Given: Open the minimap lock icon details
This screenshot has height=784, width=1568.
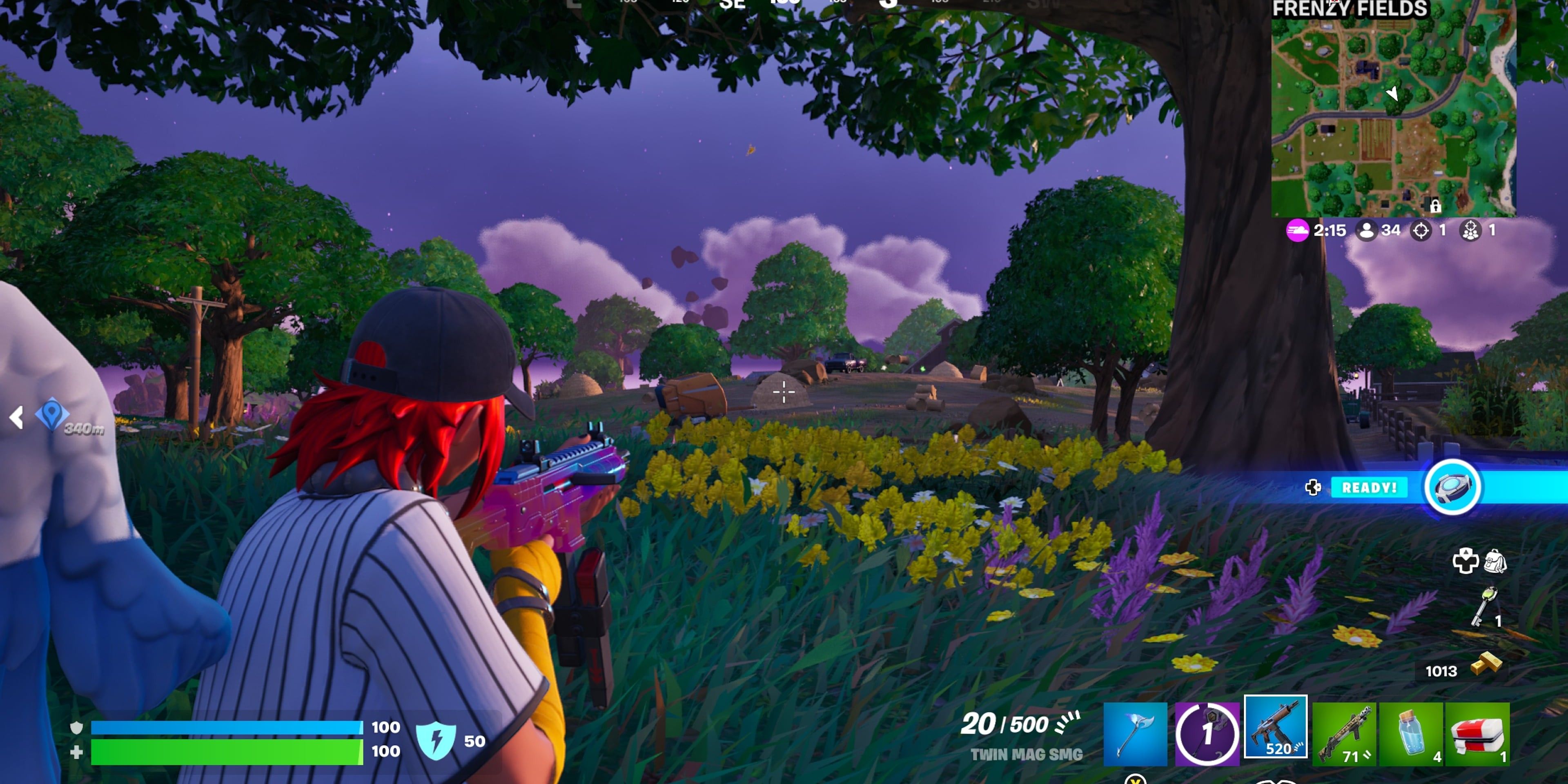Looking at the screenshot, I should click(1436, 207).
